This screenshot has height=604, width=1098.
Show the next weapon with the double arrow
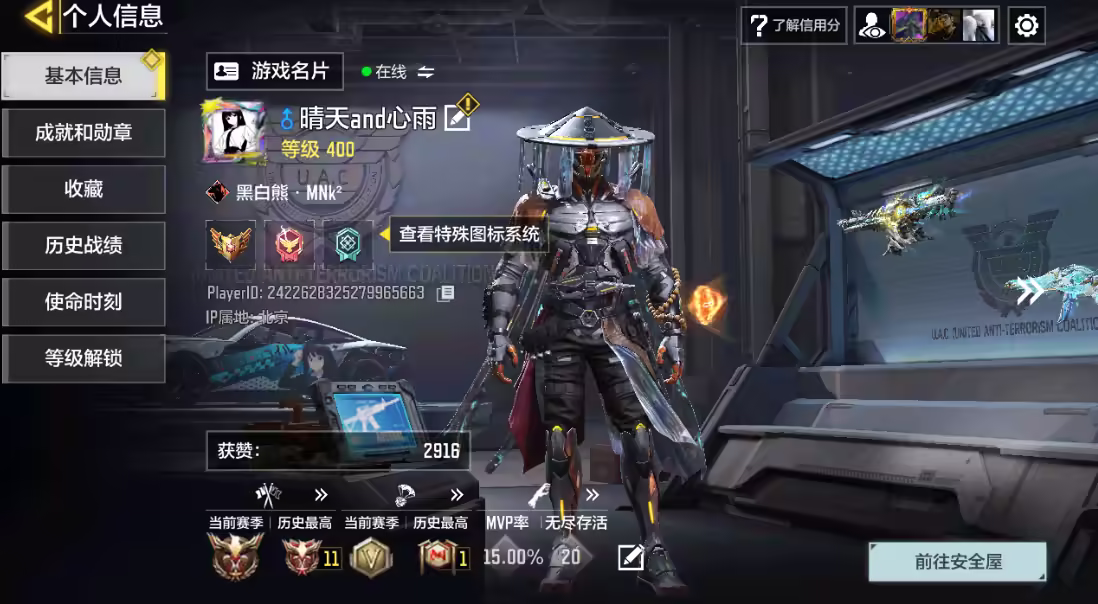(x=1029, y=292)
